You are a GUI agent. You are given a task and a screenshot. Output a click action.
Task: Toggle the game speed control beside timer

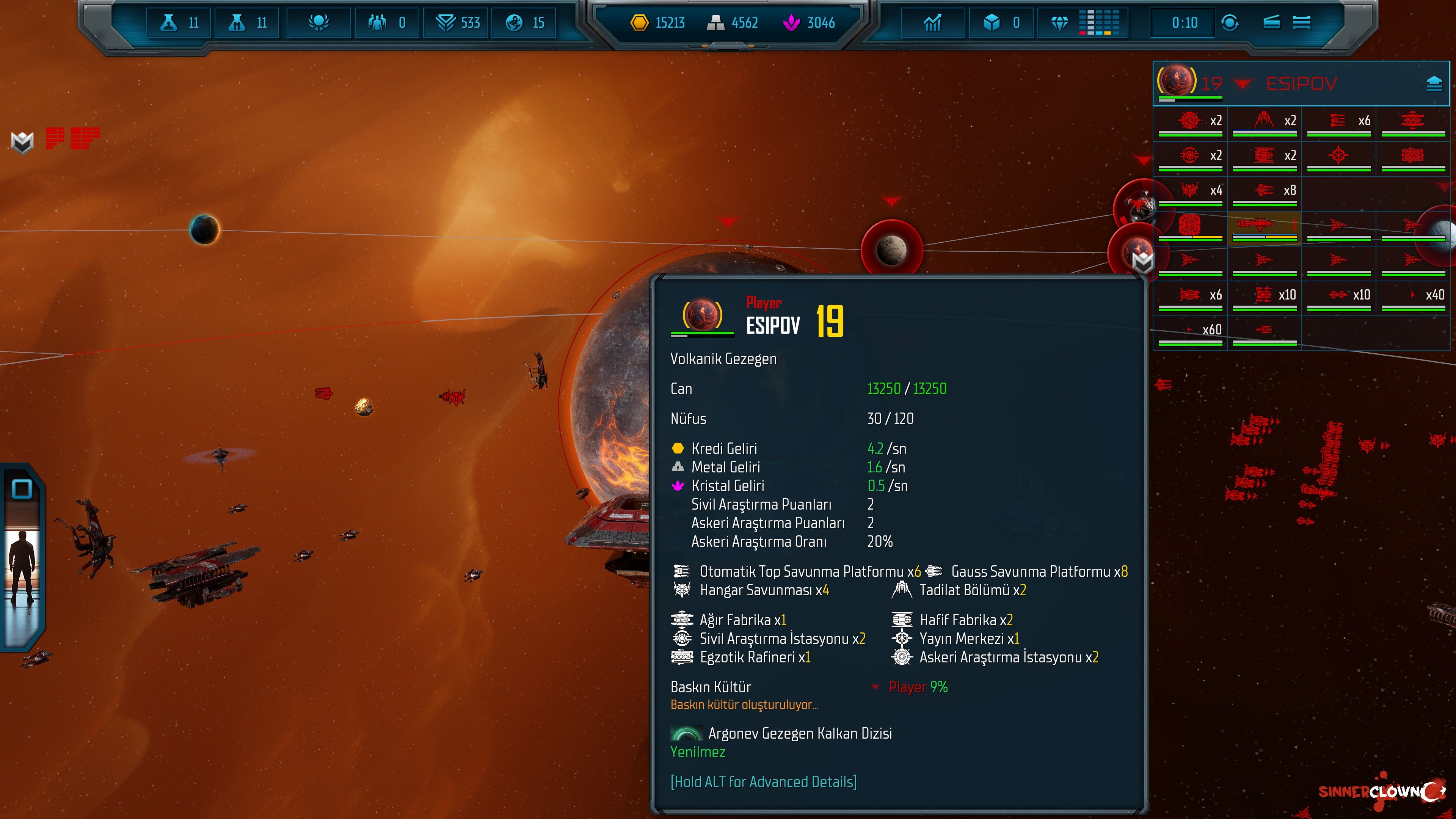pyautogui.click(x=1230, y=23)
